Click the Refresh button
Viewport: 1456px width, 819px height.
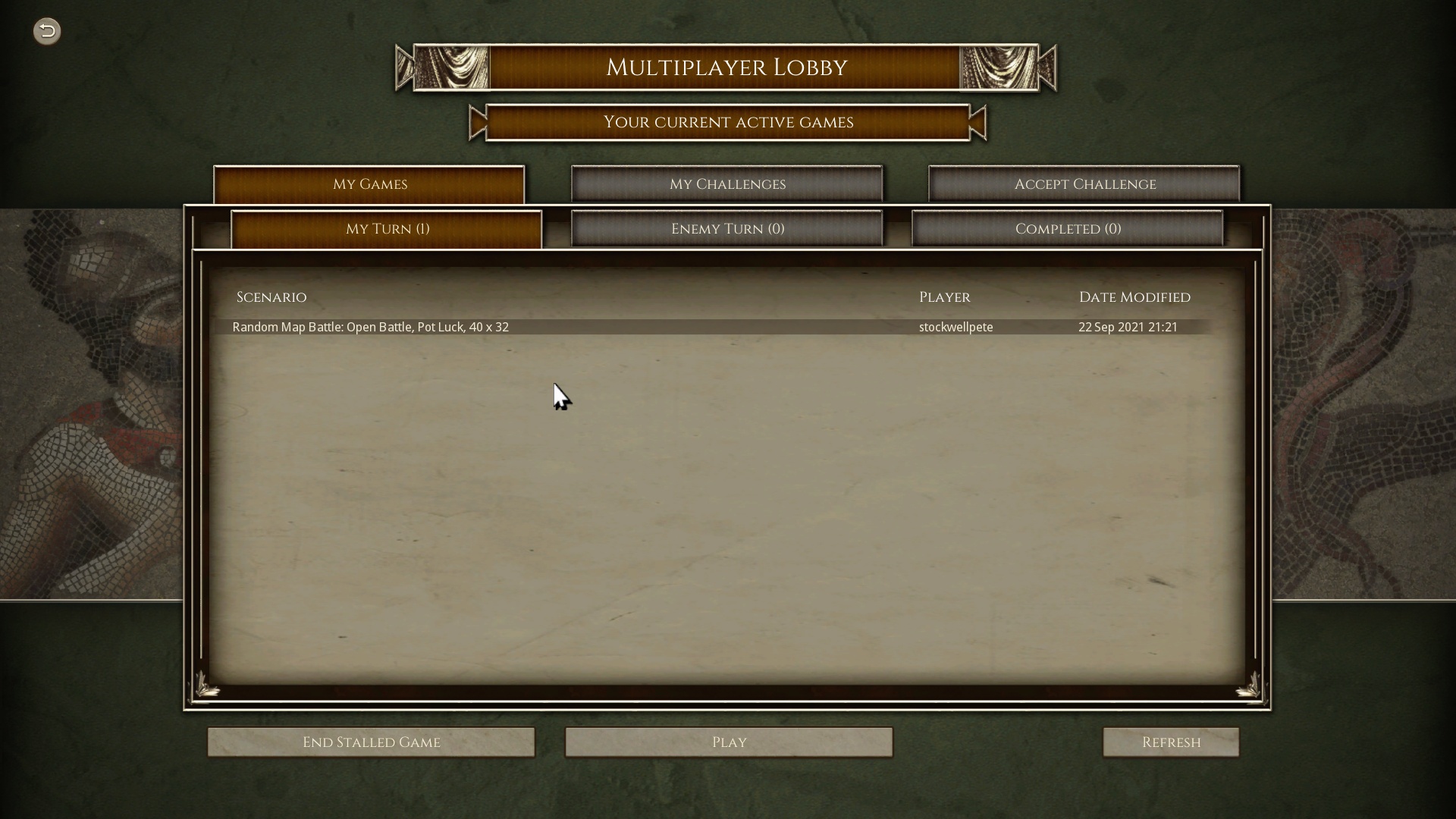coord(1171,742)
